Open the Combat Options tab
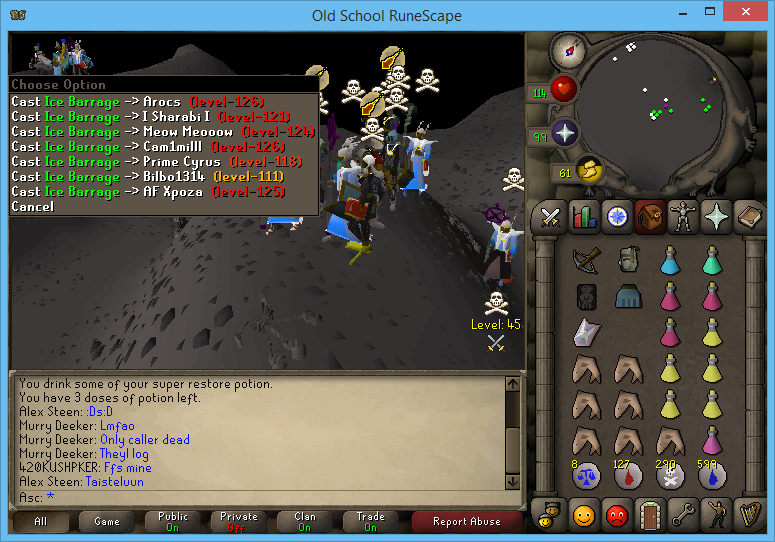This screenshot has width=775, height=542. click(549, 216)
